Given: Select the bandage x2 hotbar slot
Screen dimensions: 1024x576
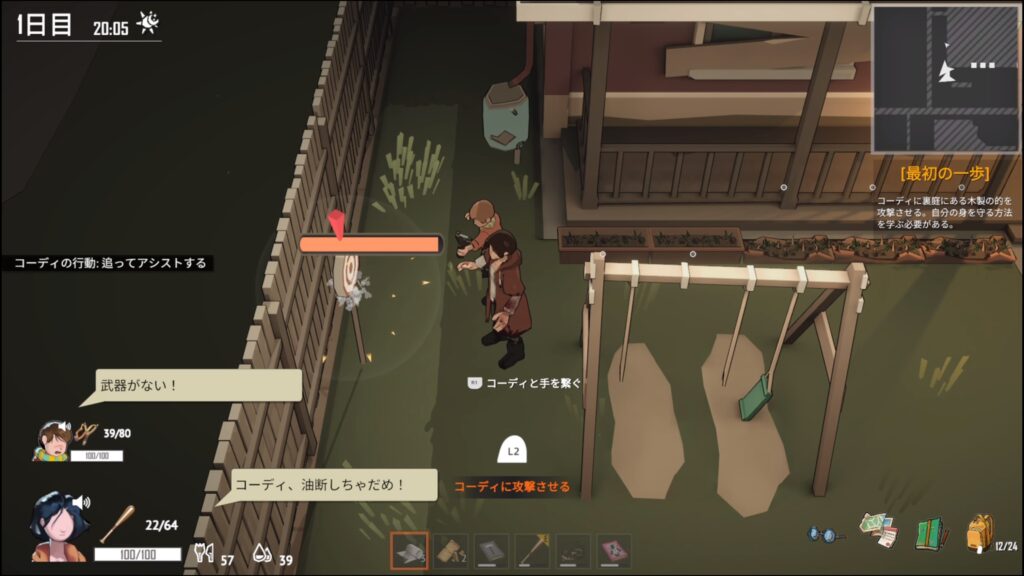Looking at the screenshot, I should click(x=450, y=551).
